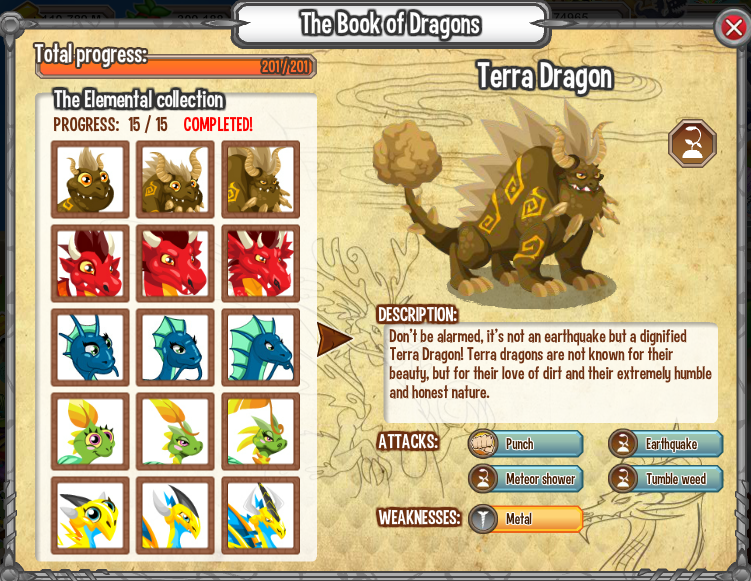
Task: Select the baby red Flame dragon thumbnail
Action: 91,264
